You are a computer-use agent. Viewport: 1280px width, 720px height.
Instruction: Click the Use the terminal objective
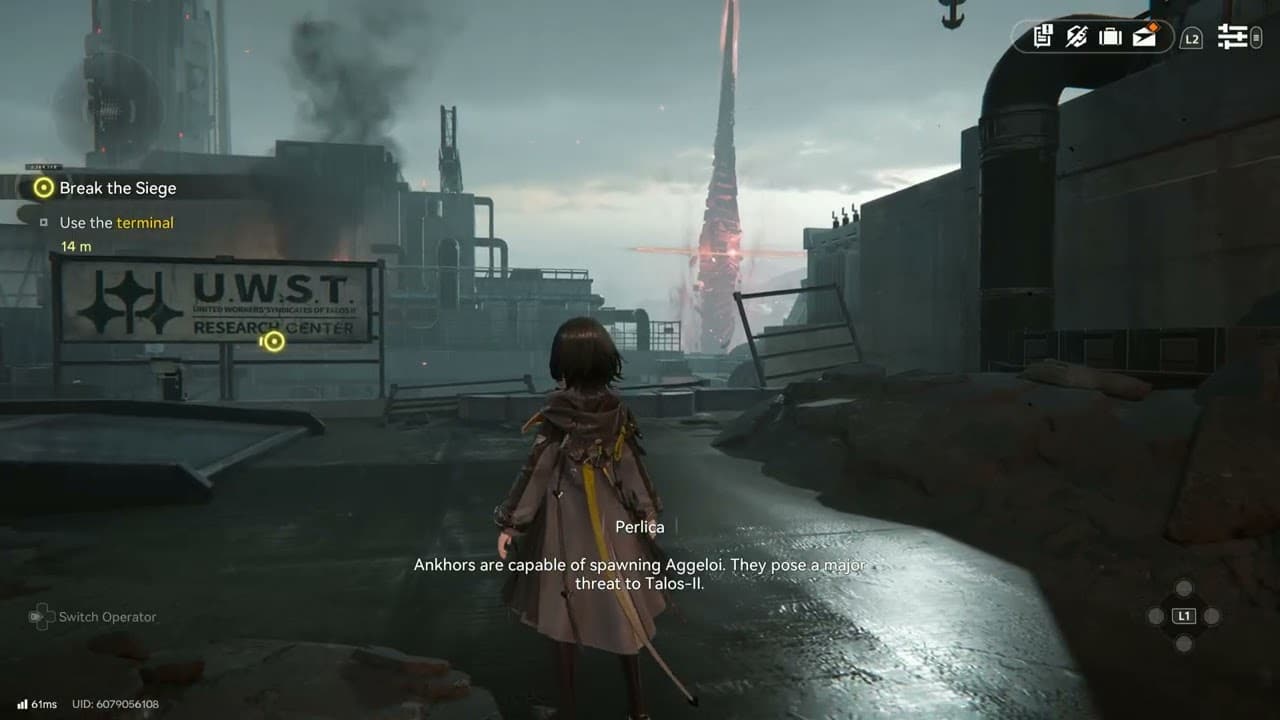116,223
